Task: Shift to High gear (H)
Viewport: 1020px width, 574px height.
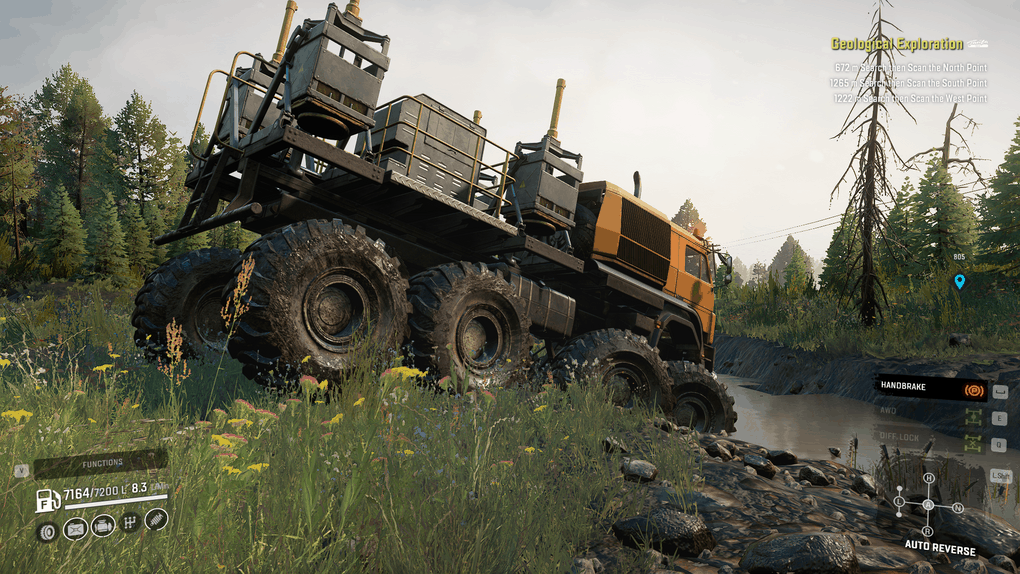Action: click(928, 479)
